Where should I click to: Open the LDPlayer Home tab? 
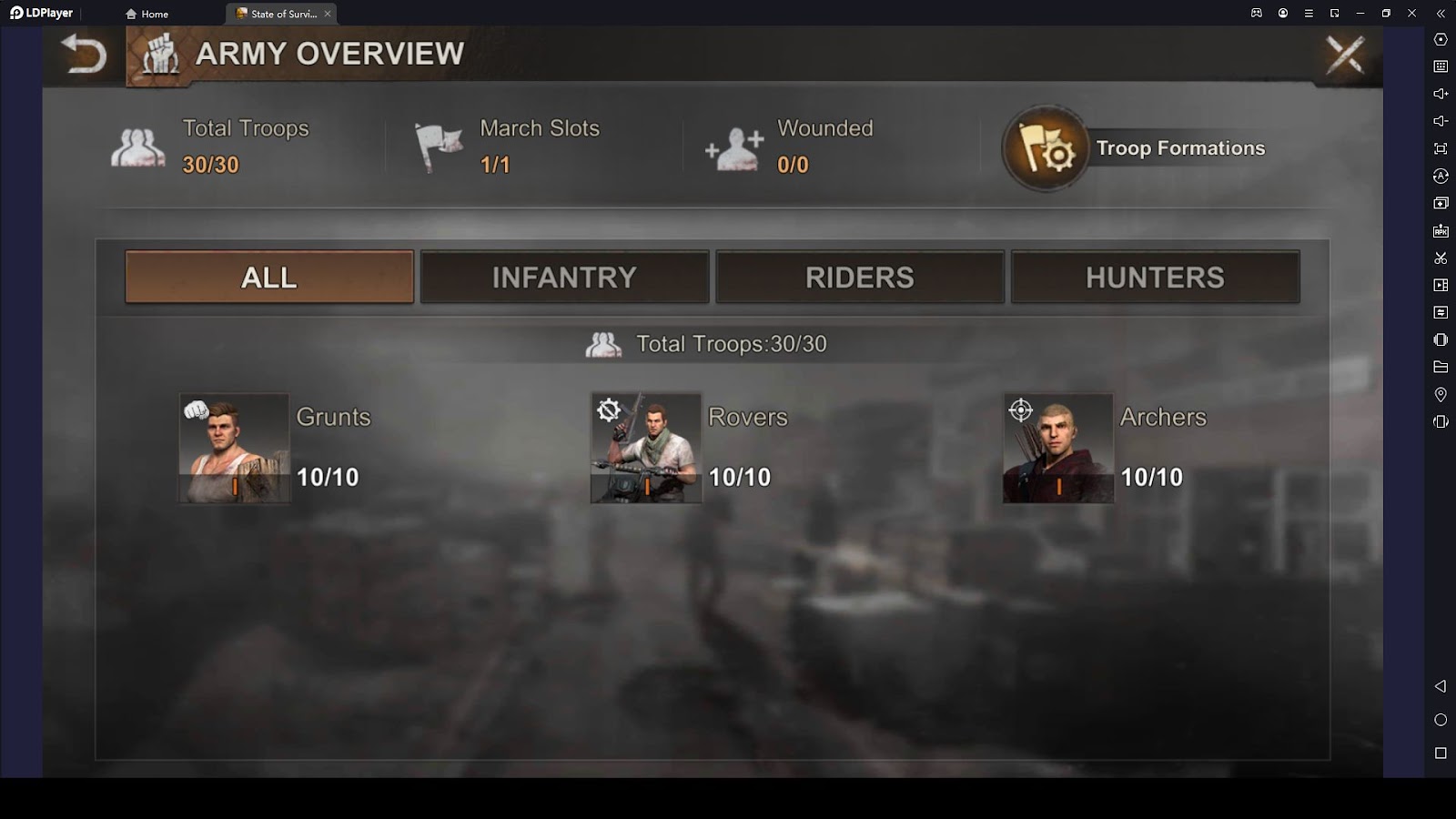[147, 14]
